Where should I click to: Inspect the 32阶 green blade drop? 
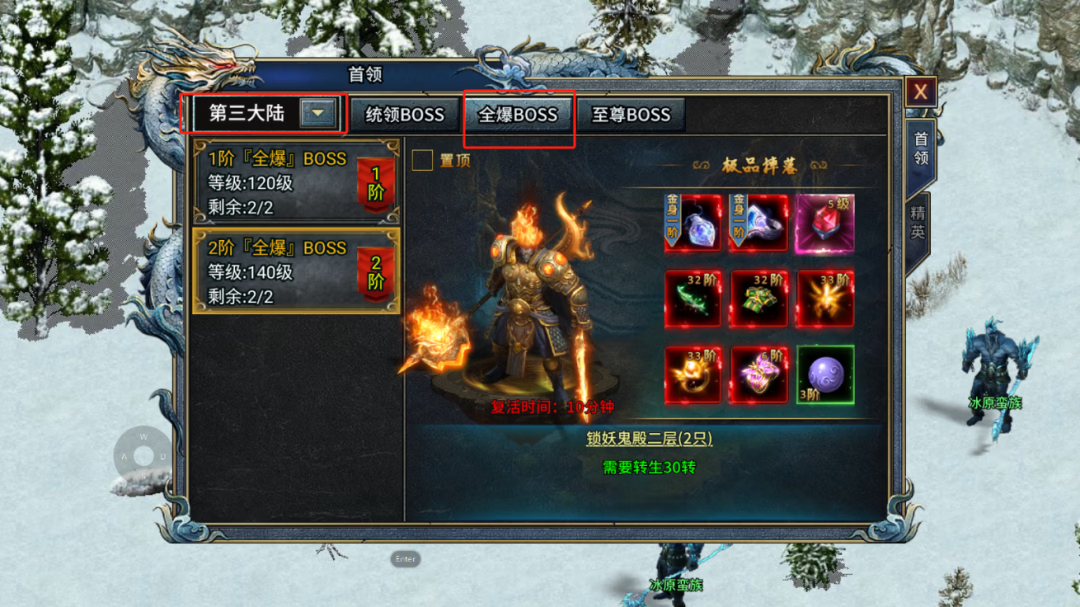[693, 298]
